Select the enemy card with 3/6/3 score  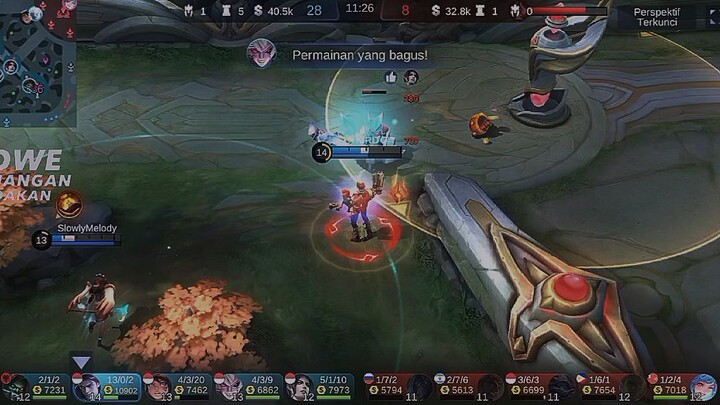pyautogui.click(x=539, y=388)
